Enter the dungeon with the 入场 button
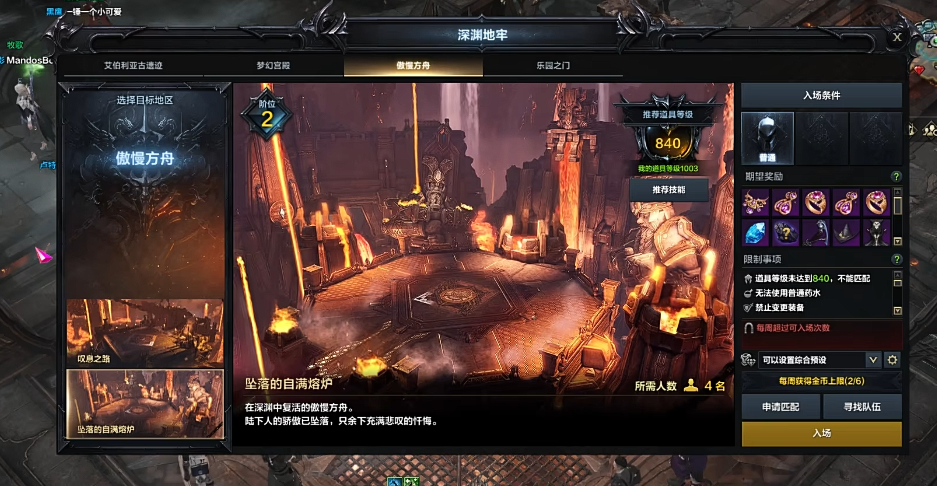The image size is (937, 486). click(821, 433)
